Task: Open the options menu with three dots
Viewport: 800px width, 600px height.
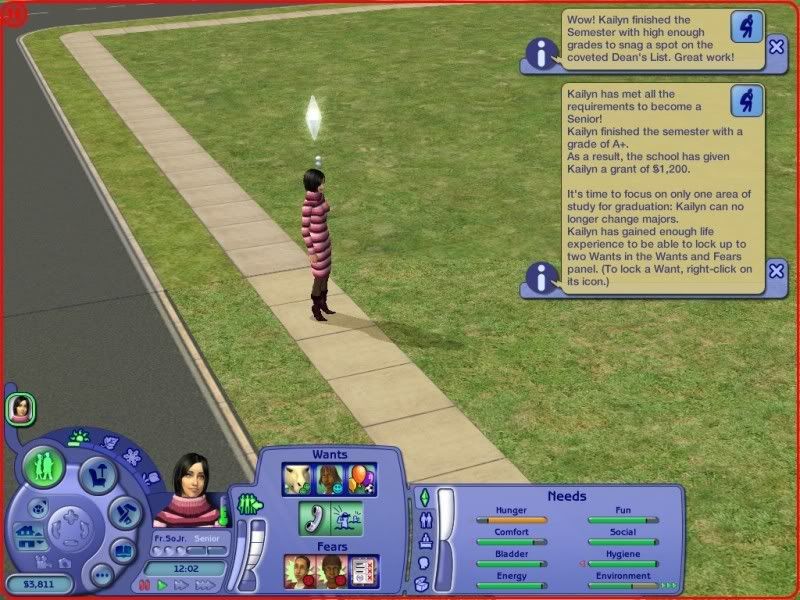Action: 101,575
